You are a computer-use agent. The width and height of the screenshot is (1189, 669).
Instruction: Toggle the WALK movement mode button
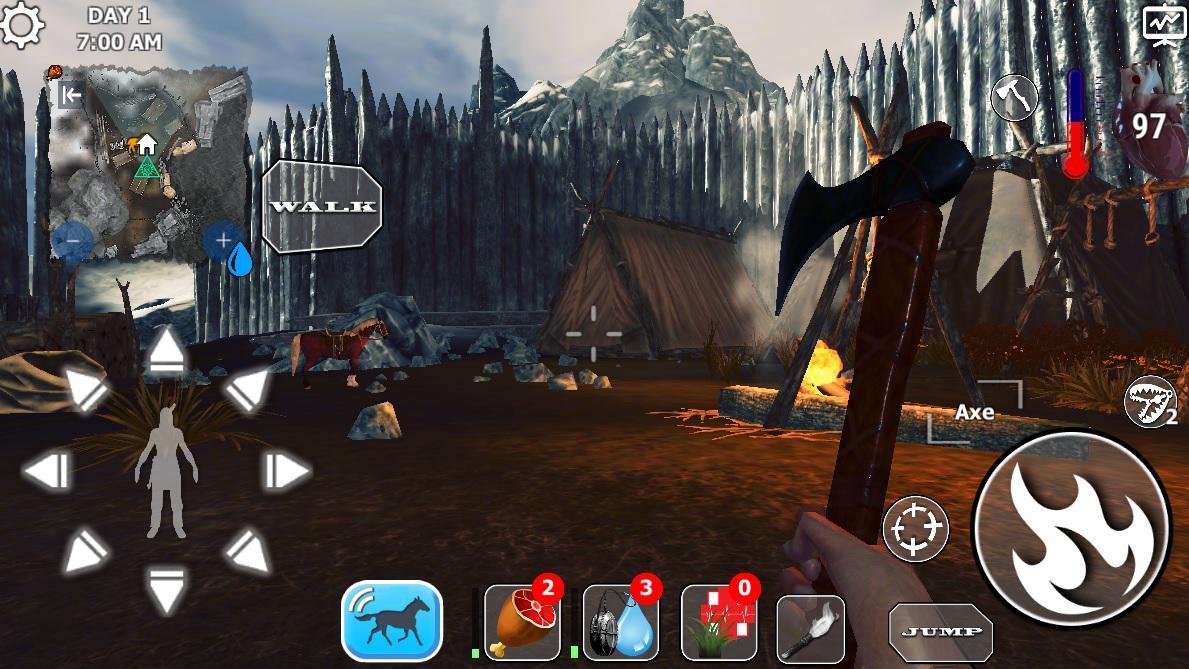322,206
